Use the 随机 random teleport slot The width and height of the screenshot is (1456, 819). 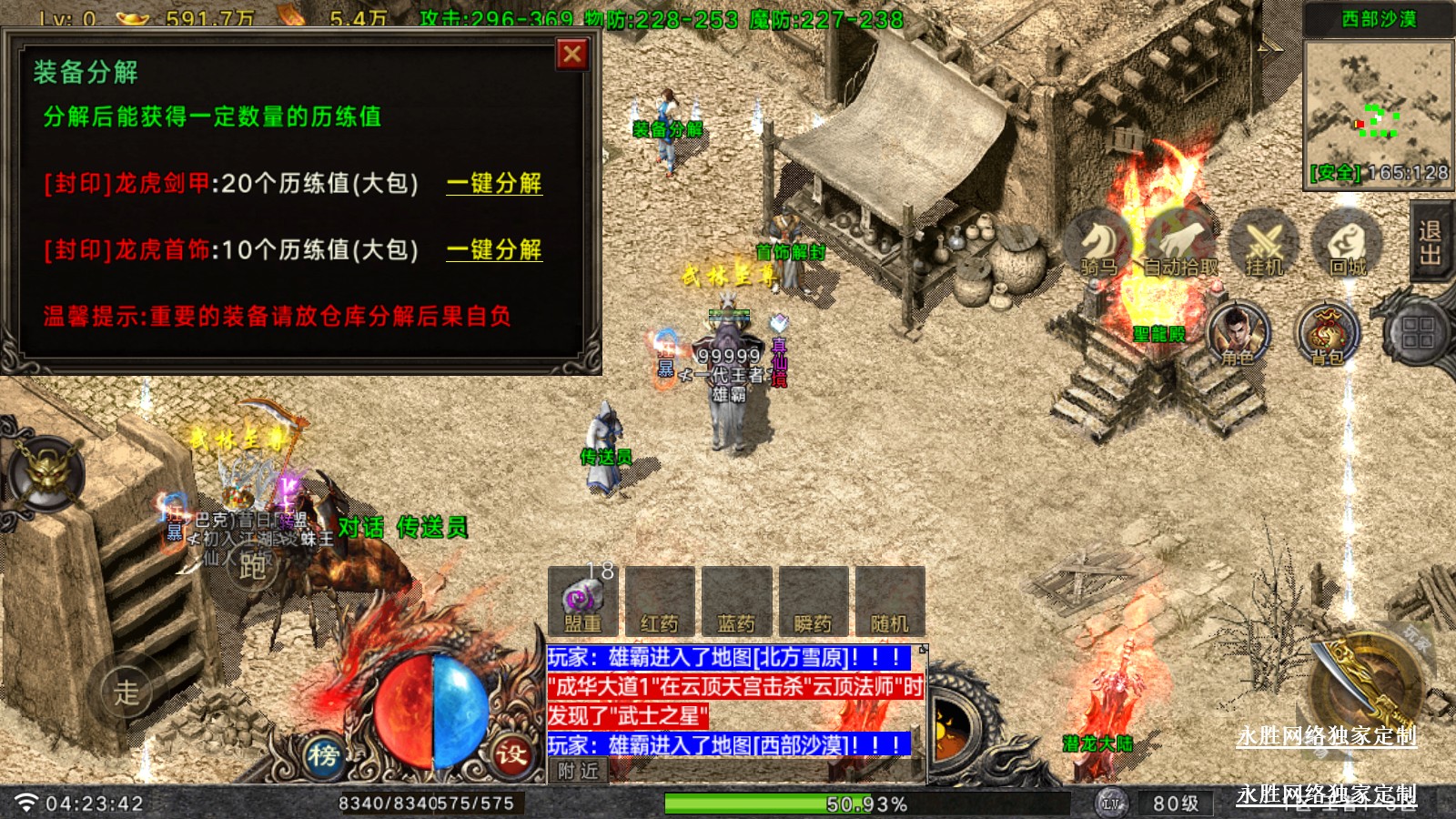pos(889,601)
